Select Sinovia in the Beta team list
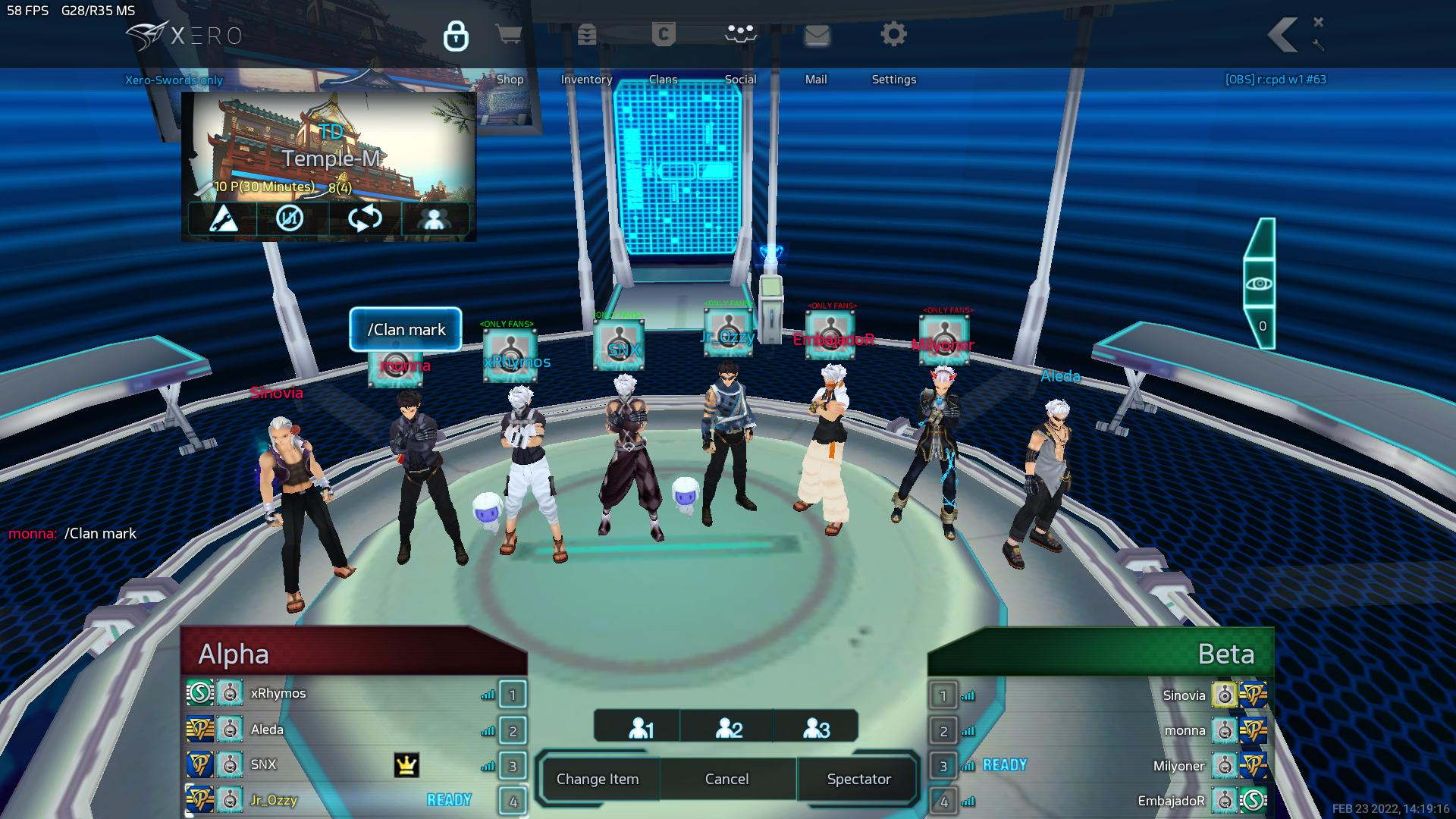1456x819 pixels. (1183, 695)
